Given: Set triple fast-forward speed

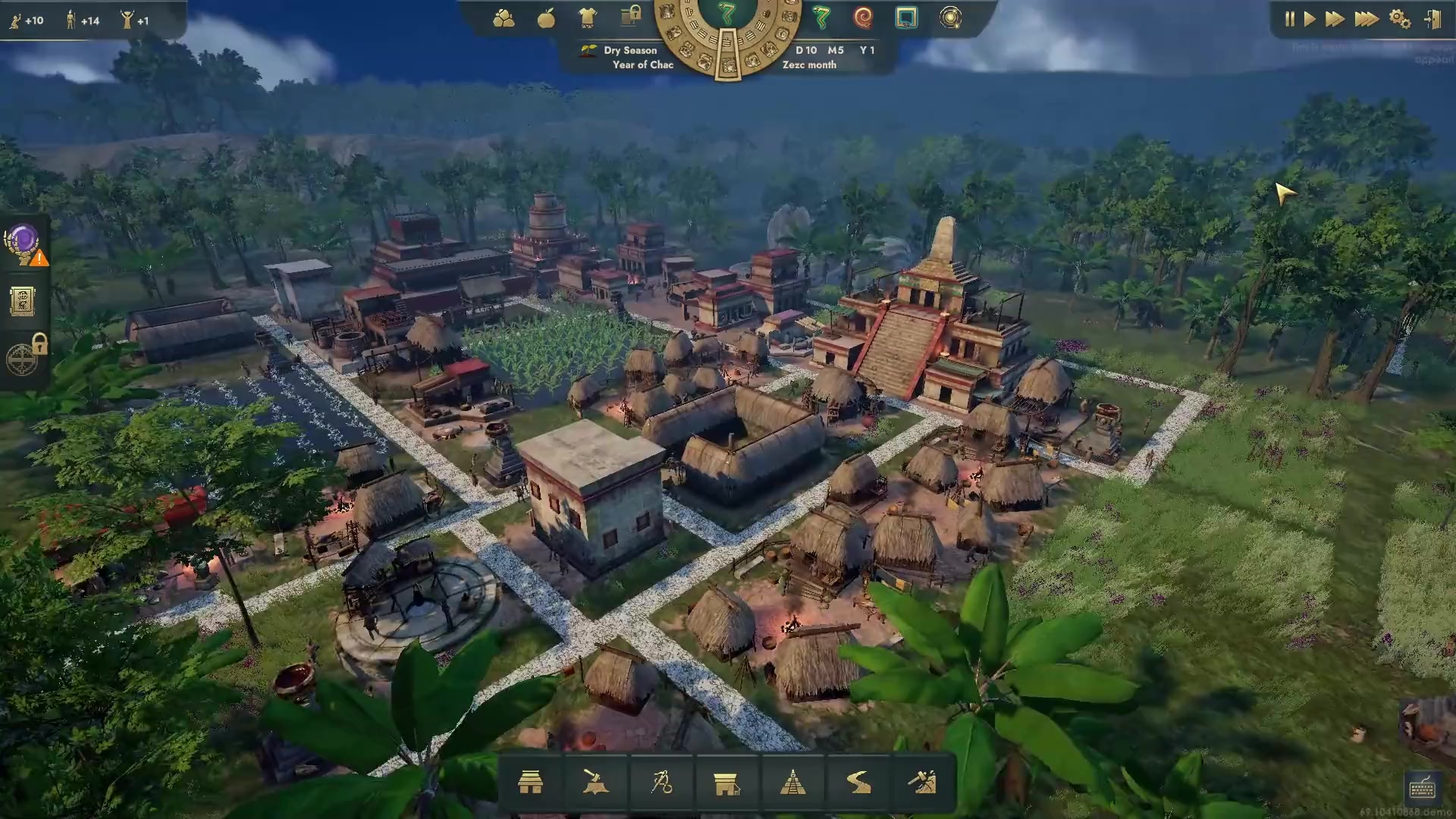Looking at the screenshot, I should tap(1367, 20).
